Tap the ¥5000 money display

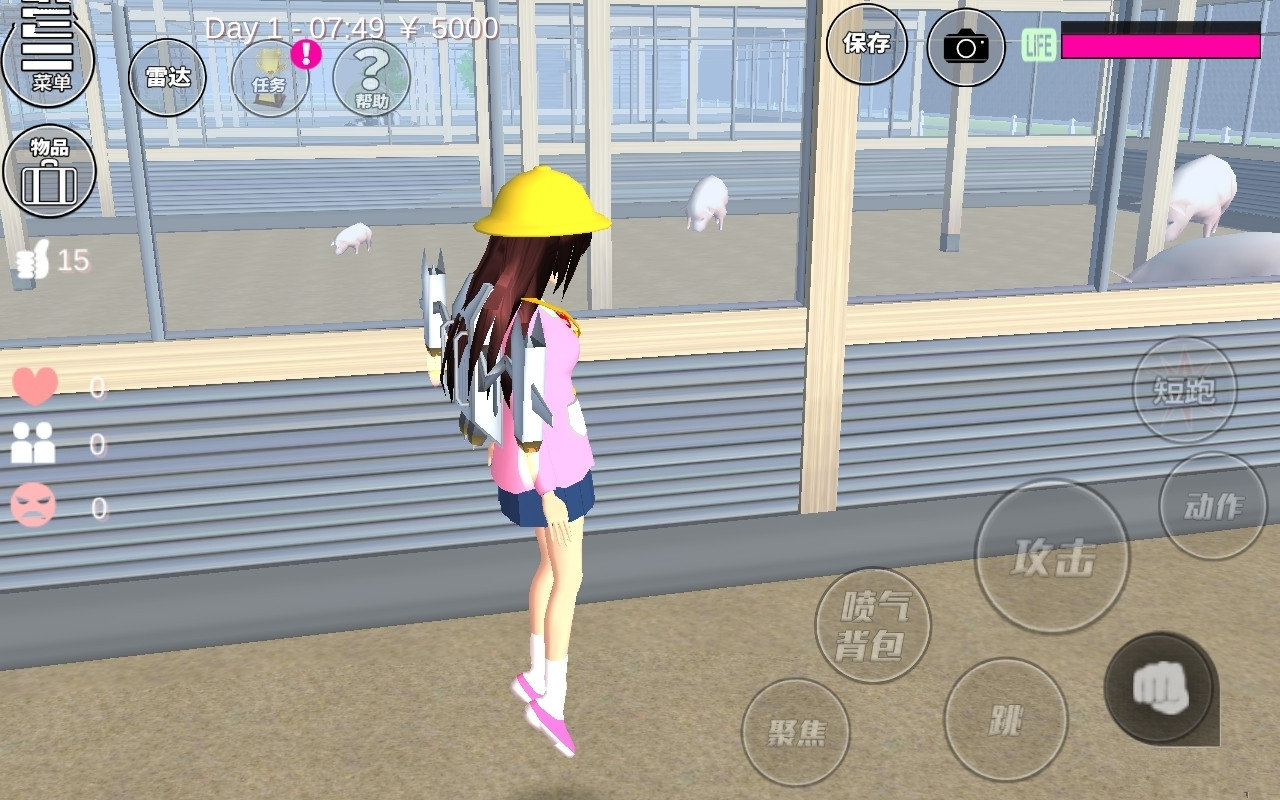[x=447, y=29]
